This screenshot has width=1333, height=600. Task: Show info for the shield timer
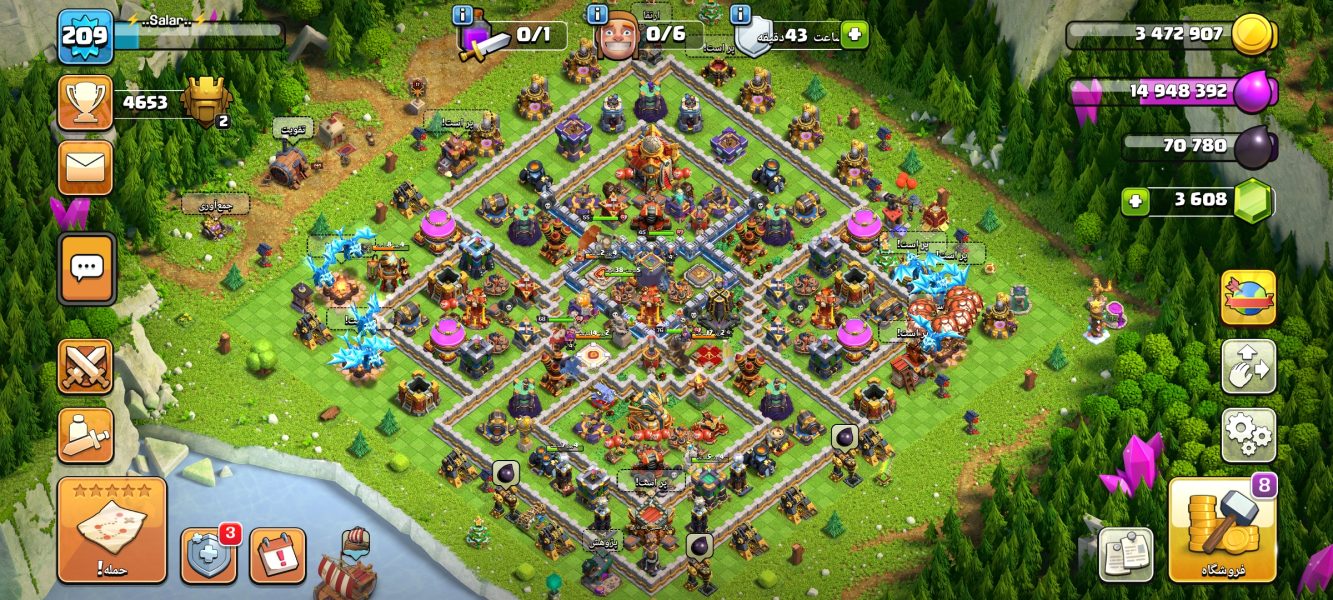pos(741,15)
